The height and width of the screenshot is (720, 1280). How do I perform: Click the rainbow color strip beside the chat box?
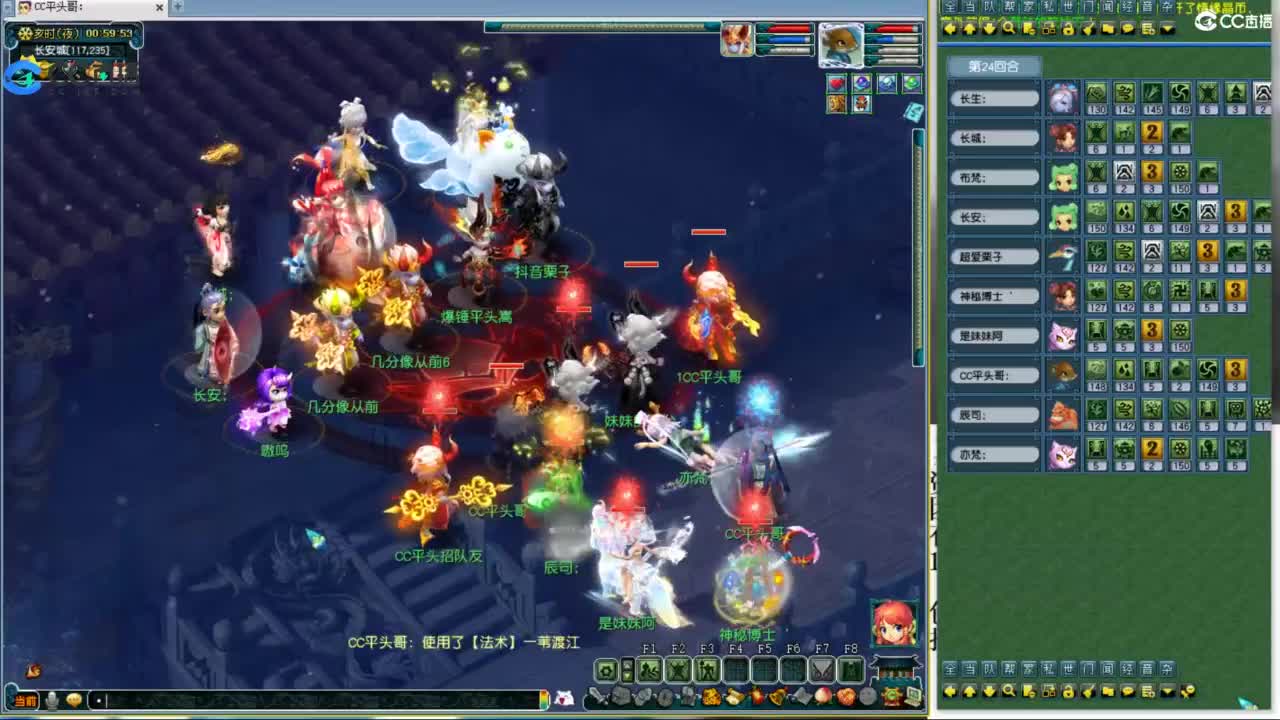pyautogui.click(x=545, y=699)
